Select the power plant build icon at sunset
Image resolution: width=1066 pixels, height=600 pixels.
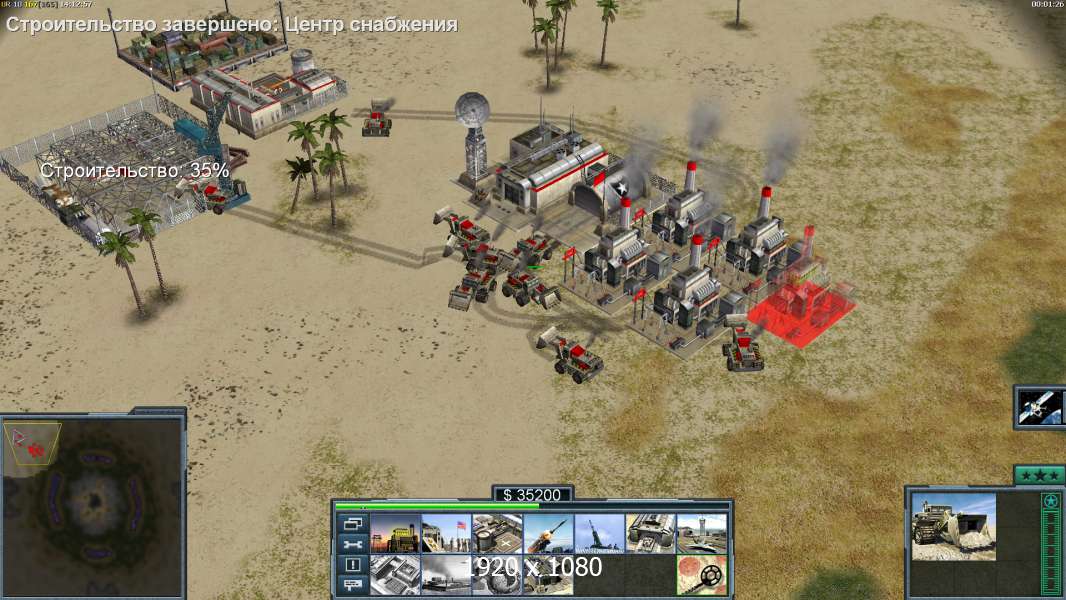tap(395, 533)
